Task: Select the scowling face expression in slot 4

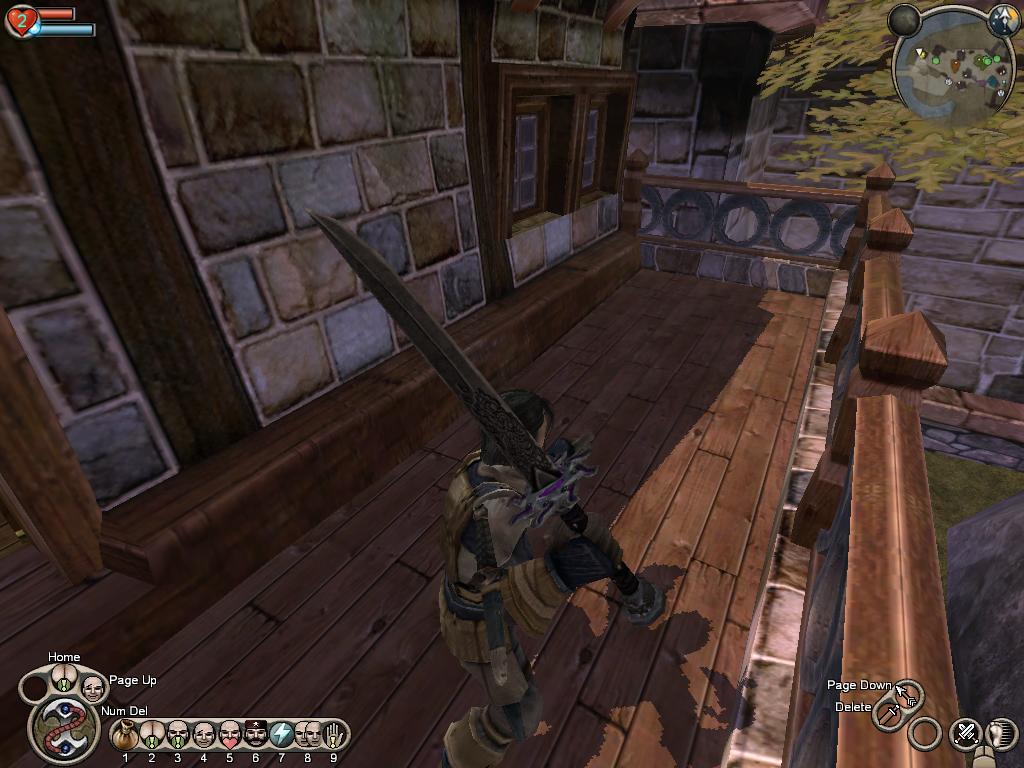Action: 204,735
